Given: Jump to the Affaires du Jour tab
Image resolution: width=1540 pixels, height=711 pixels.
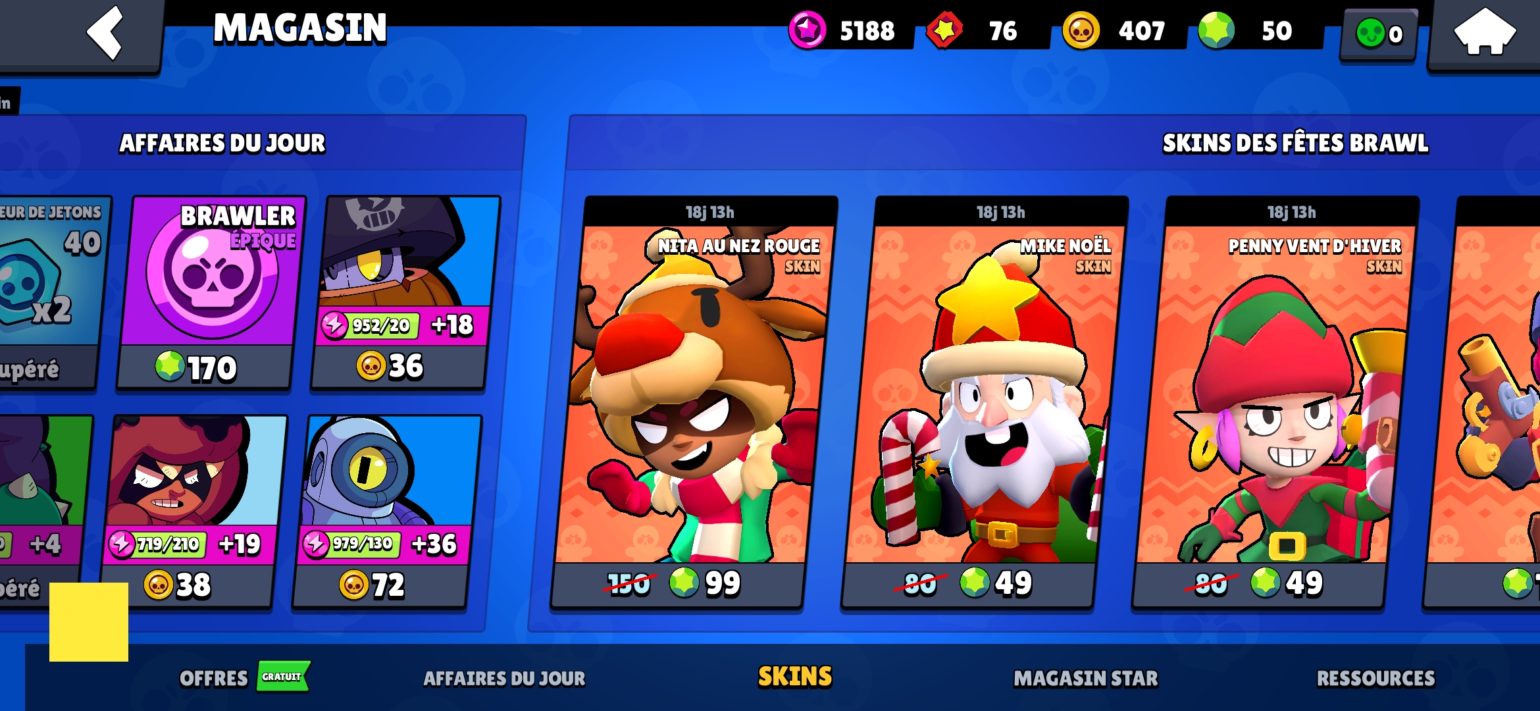Looking at the screenshot, I should point(504,678).
